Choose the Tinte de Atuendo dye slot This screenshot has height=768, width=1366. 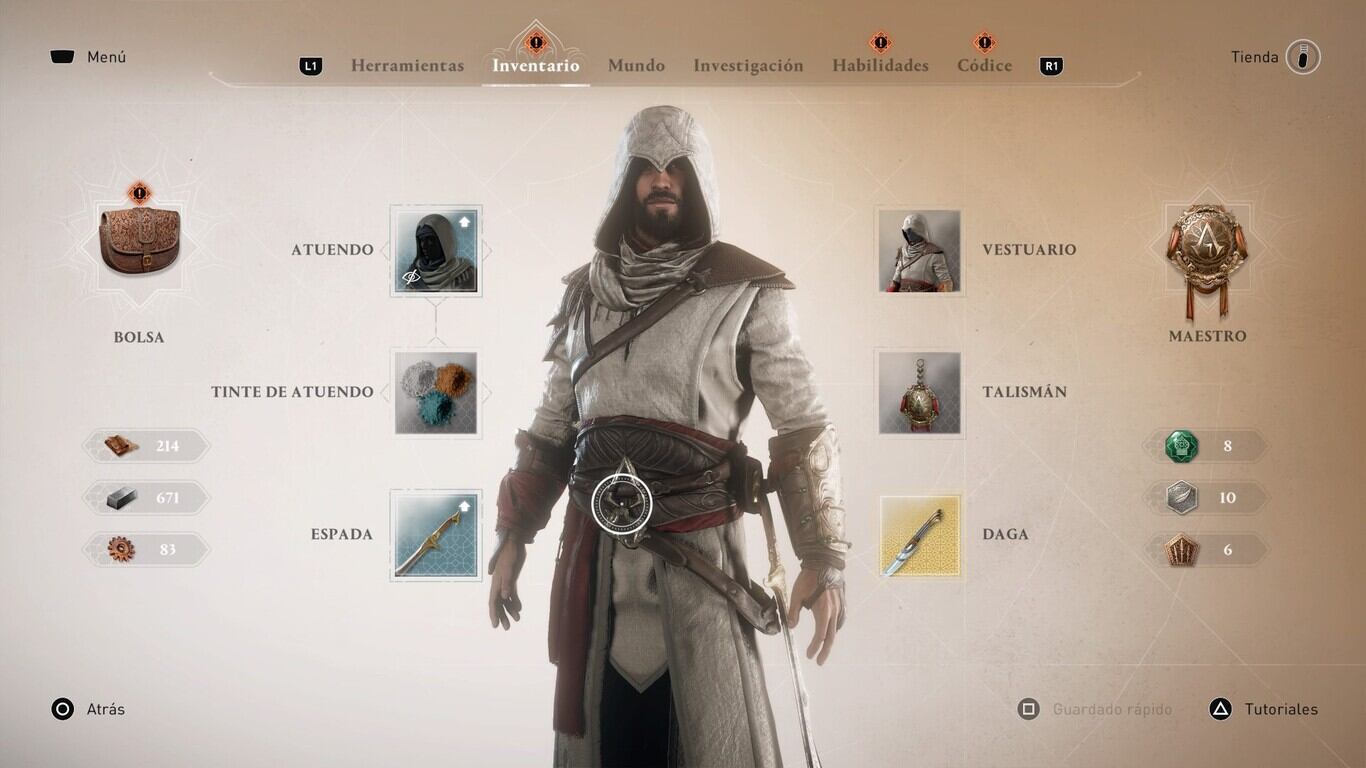[436, 392]
